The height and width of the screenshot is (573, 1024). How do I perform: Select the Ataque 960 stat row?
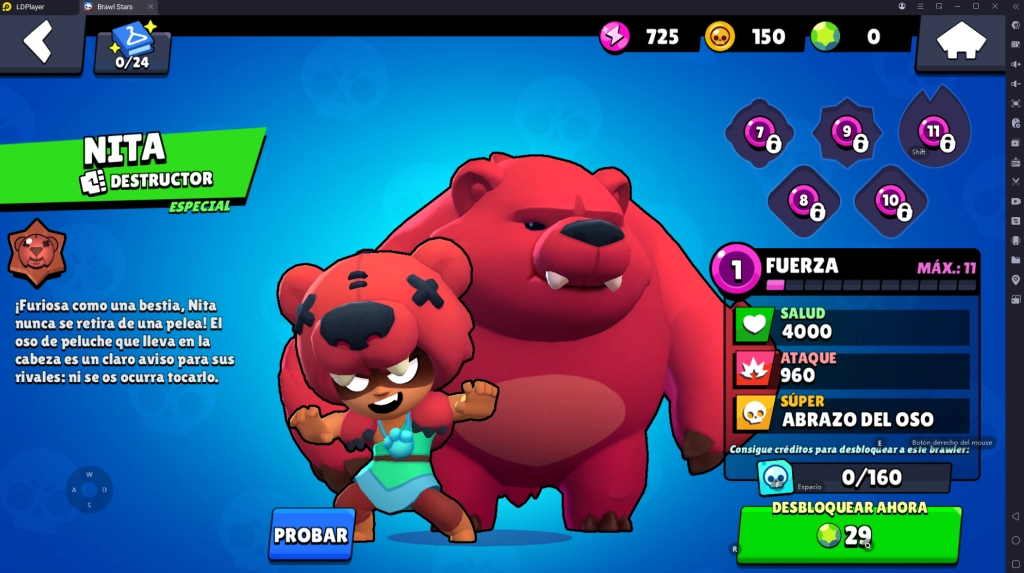851,368
